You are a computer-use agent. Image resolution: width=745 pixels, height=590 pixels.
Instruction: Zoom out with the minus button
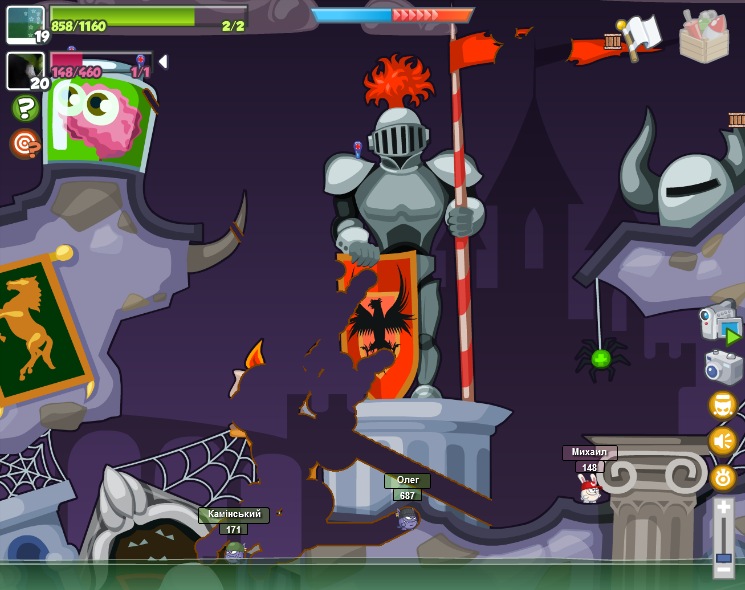tap(723, 570)
